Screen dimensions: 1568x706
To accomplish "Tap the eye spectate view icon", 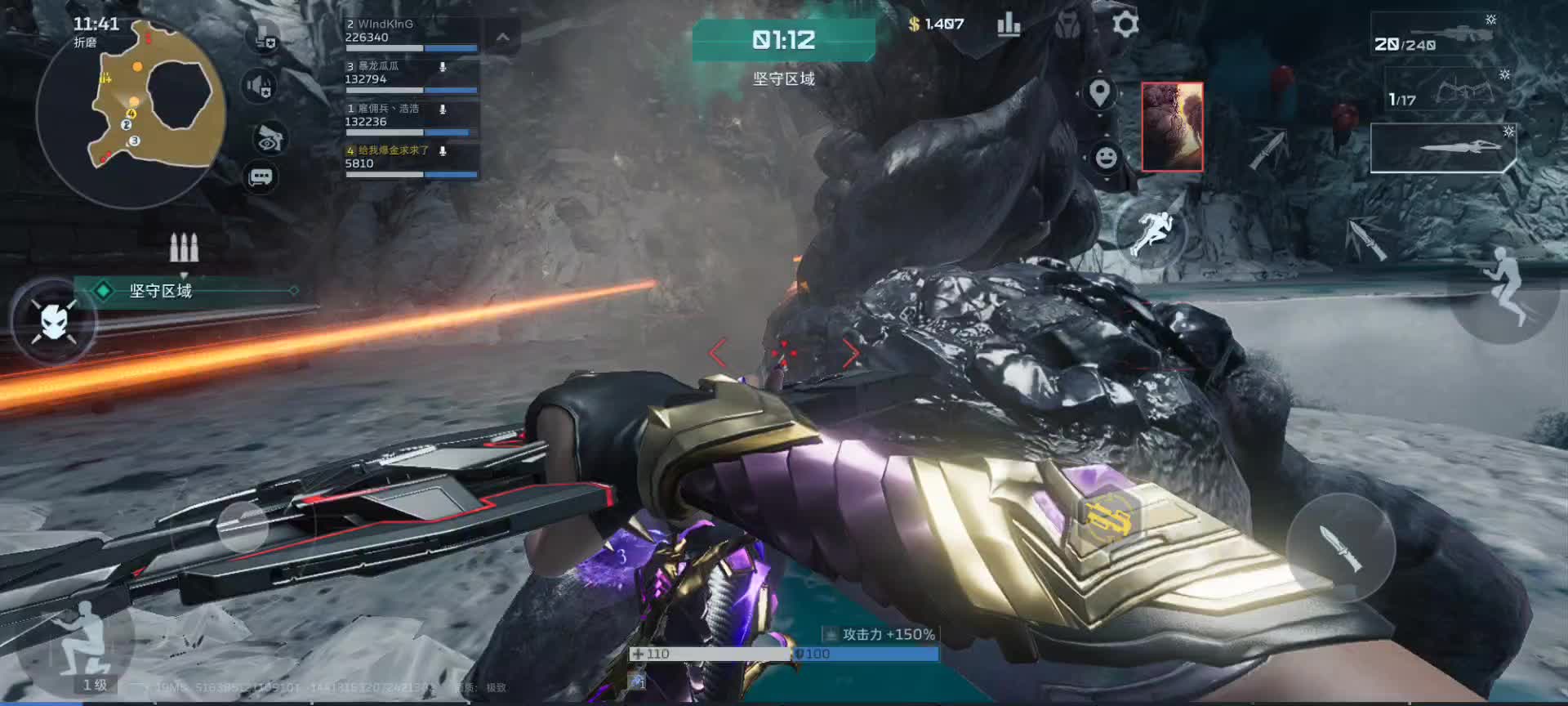I will [269, 139].
